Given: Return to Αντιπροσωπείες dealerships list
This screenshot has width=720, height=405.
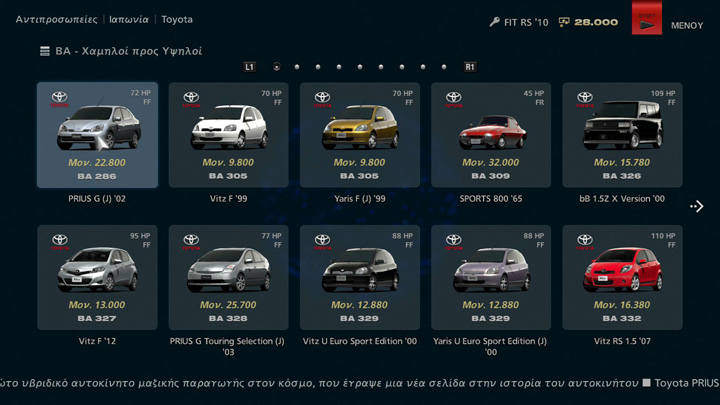Looking at the screenshot, I should coord(57,19).
